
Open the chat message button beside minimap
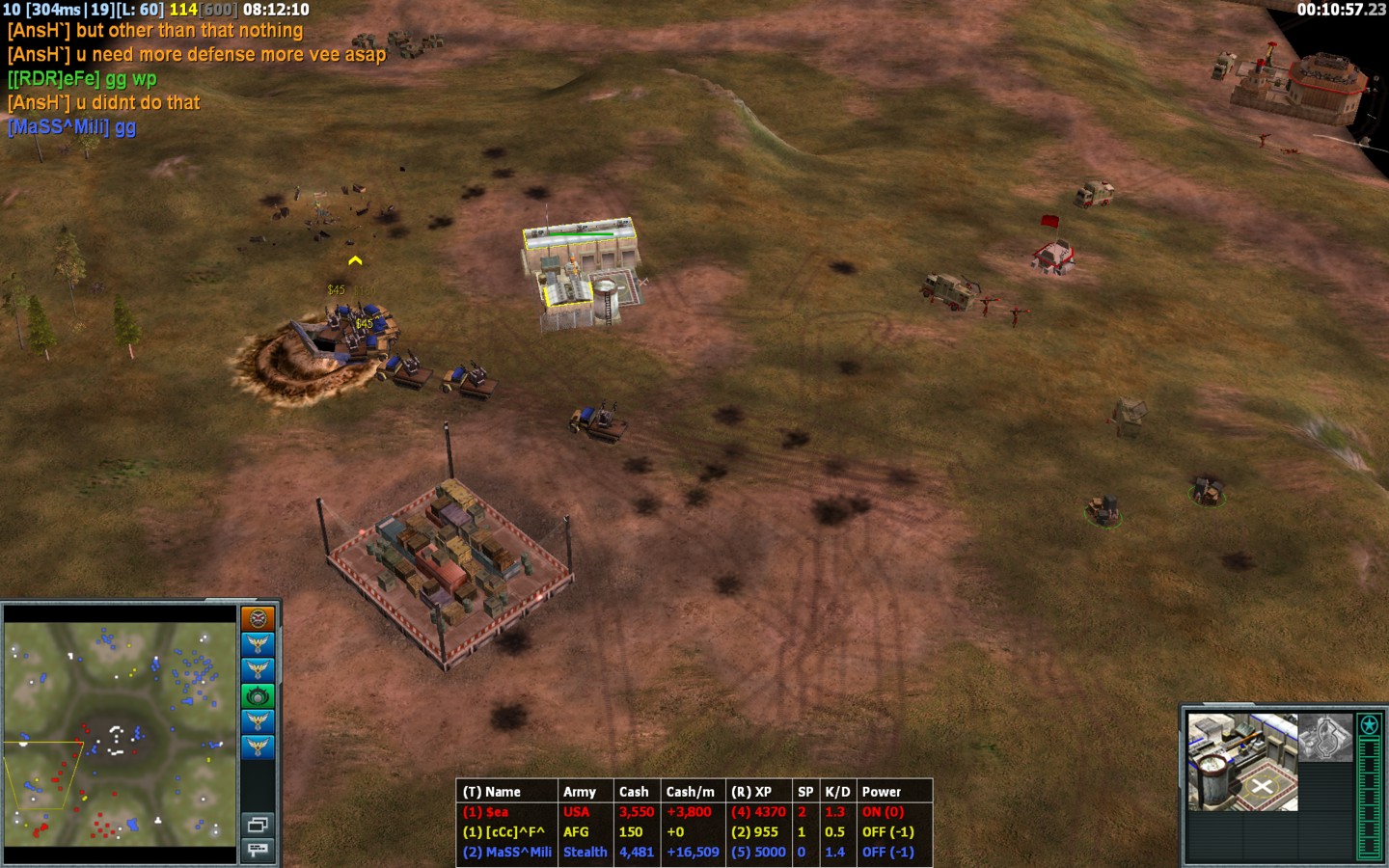pos(258,850)
